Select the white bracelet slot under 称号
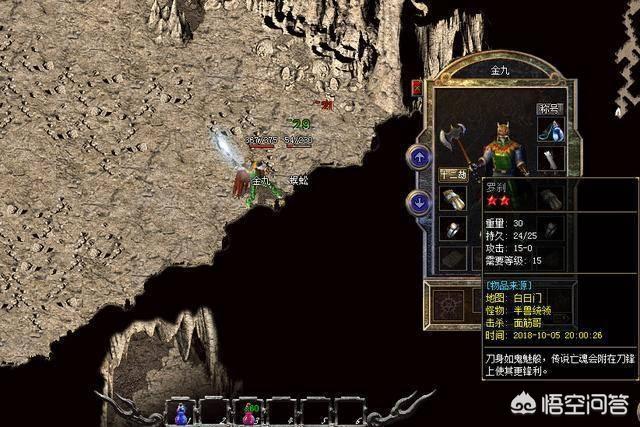The image size is (640, 427). coord(550,159)
